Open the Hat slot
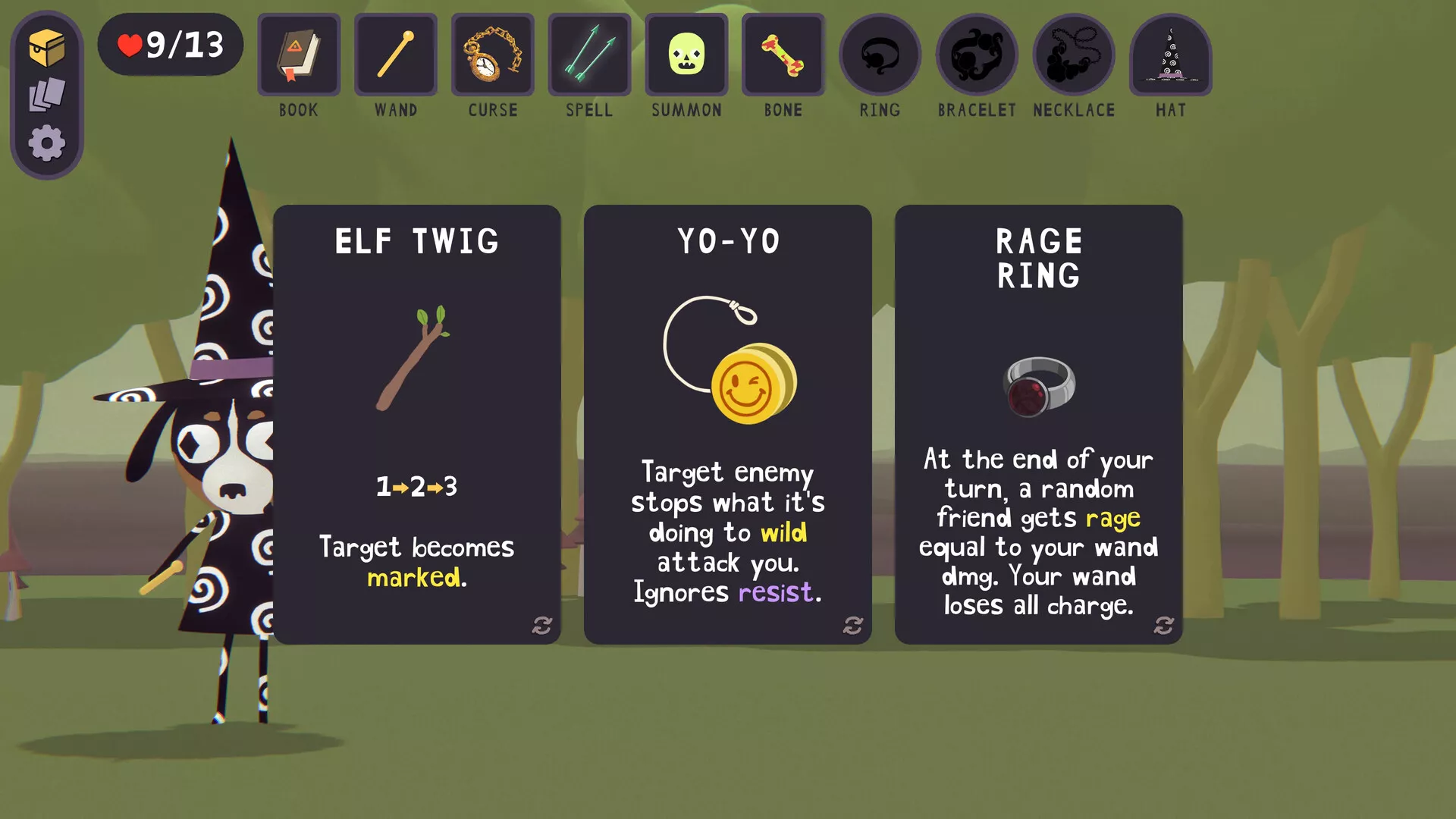 1171,55
